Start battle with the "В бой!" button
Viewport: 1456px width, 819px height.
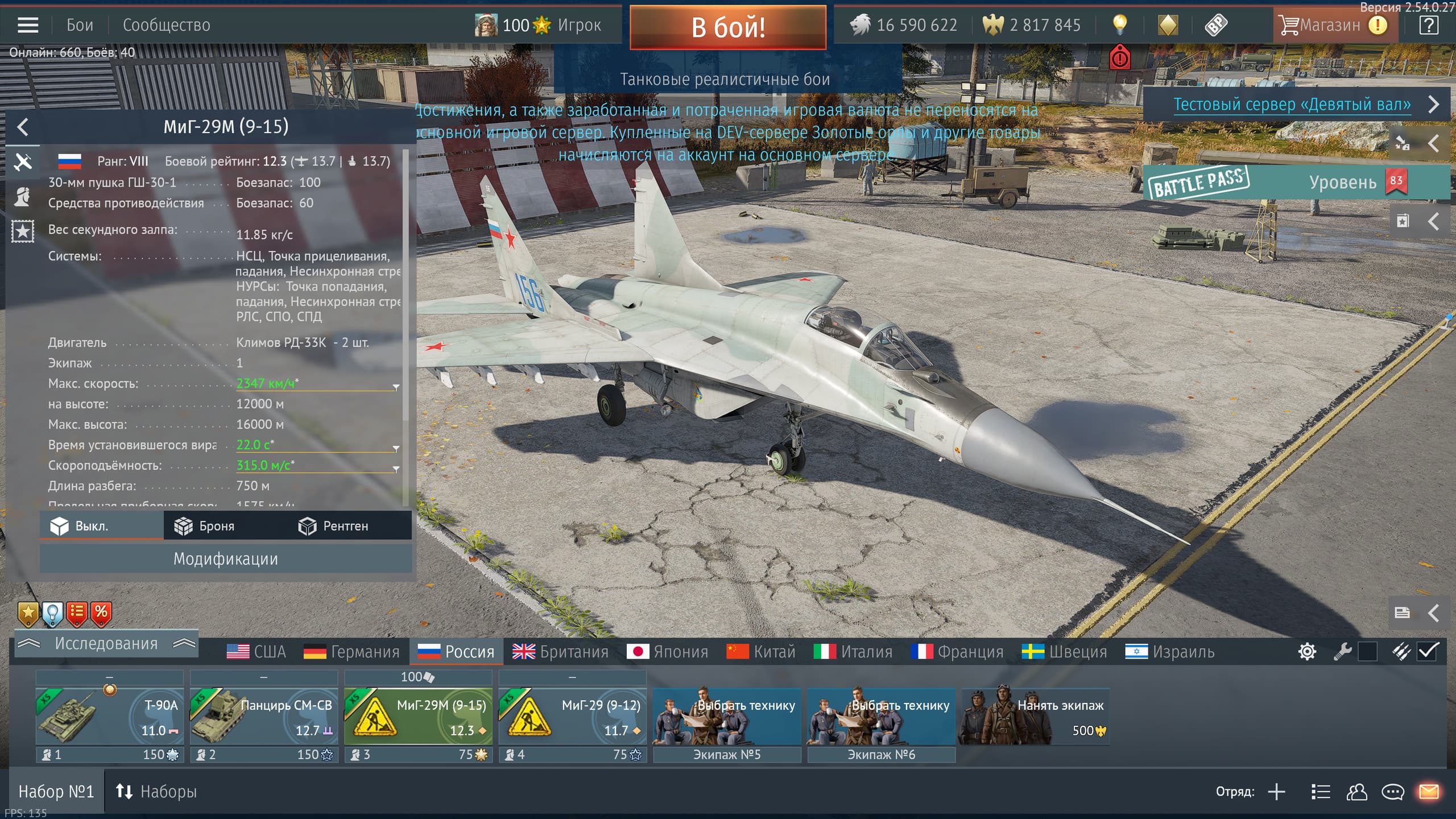[727, 27]
